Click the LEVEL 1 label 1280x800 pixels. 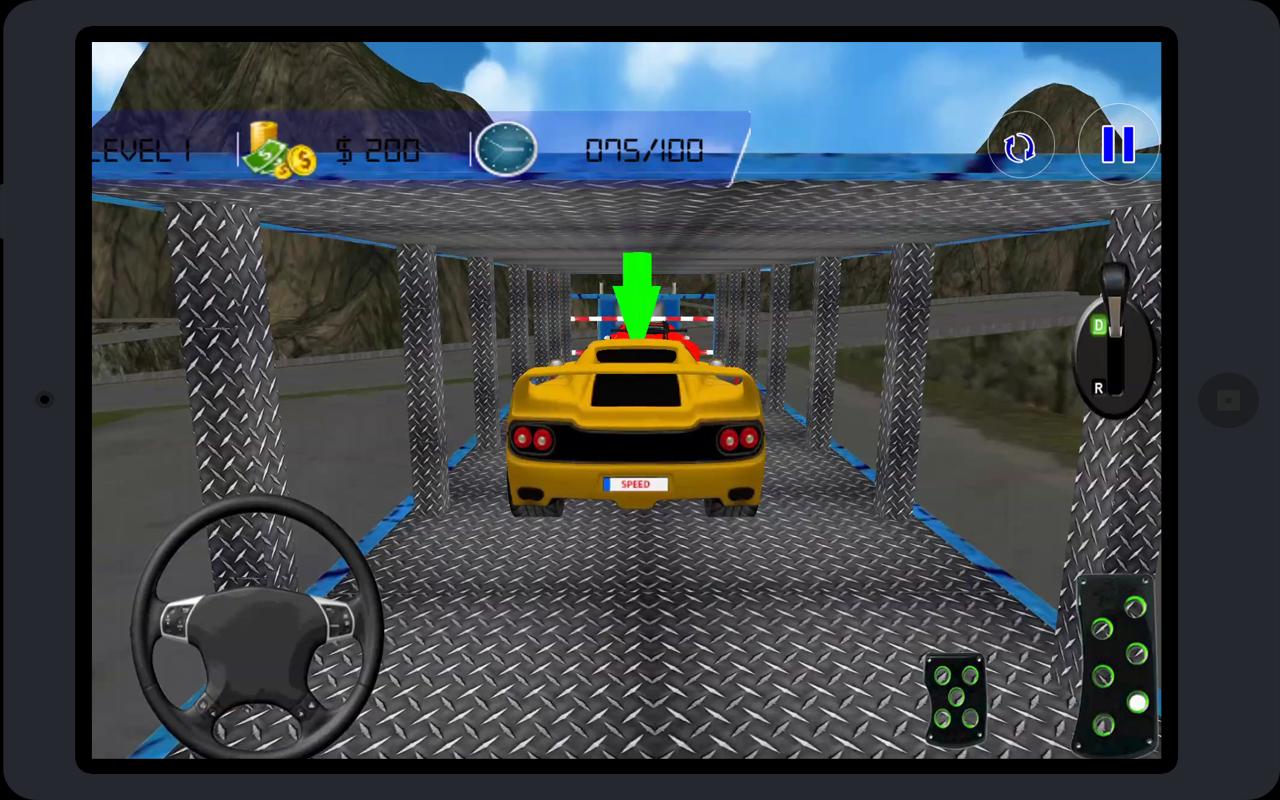[x=140, y=150]
